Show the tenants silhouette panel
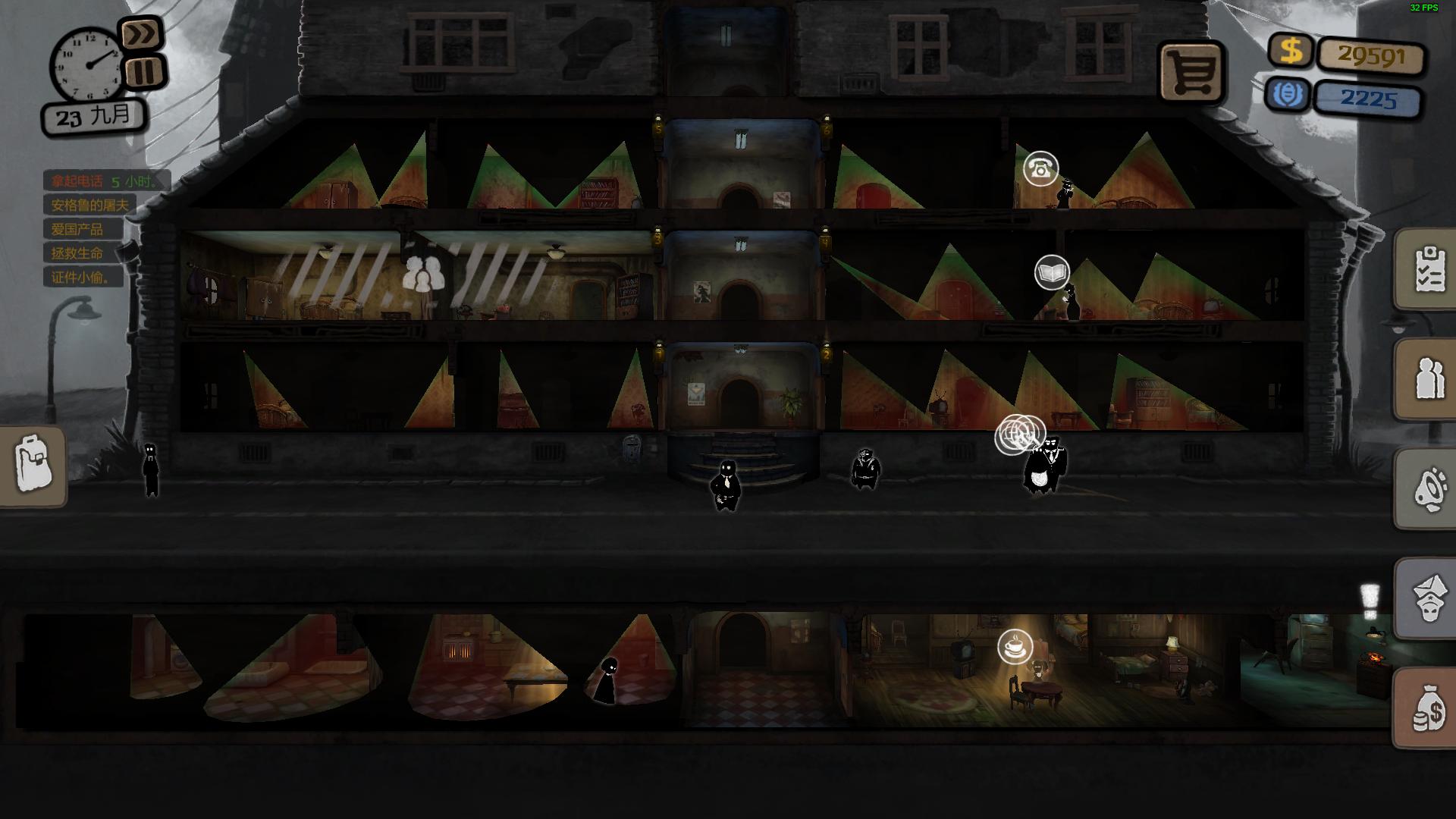 point(1427,378)
